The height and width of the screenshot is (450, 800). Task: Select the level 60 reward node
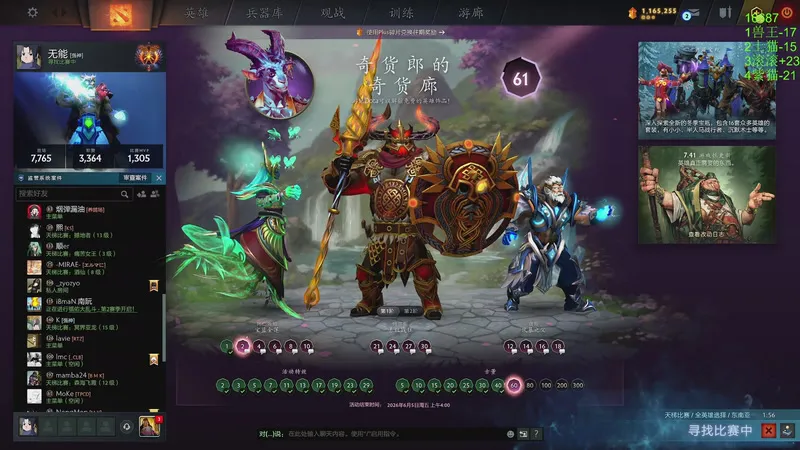click(x=514, y=385)
